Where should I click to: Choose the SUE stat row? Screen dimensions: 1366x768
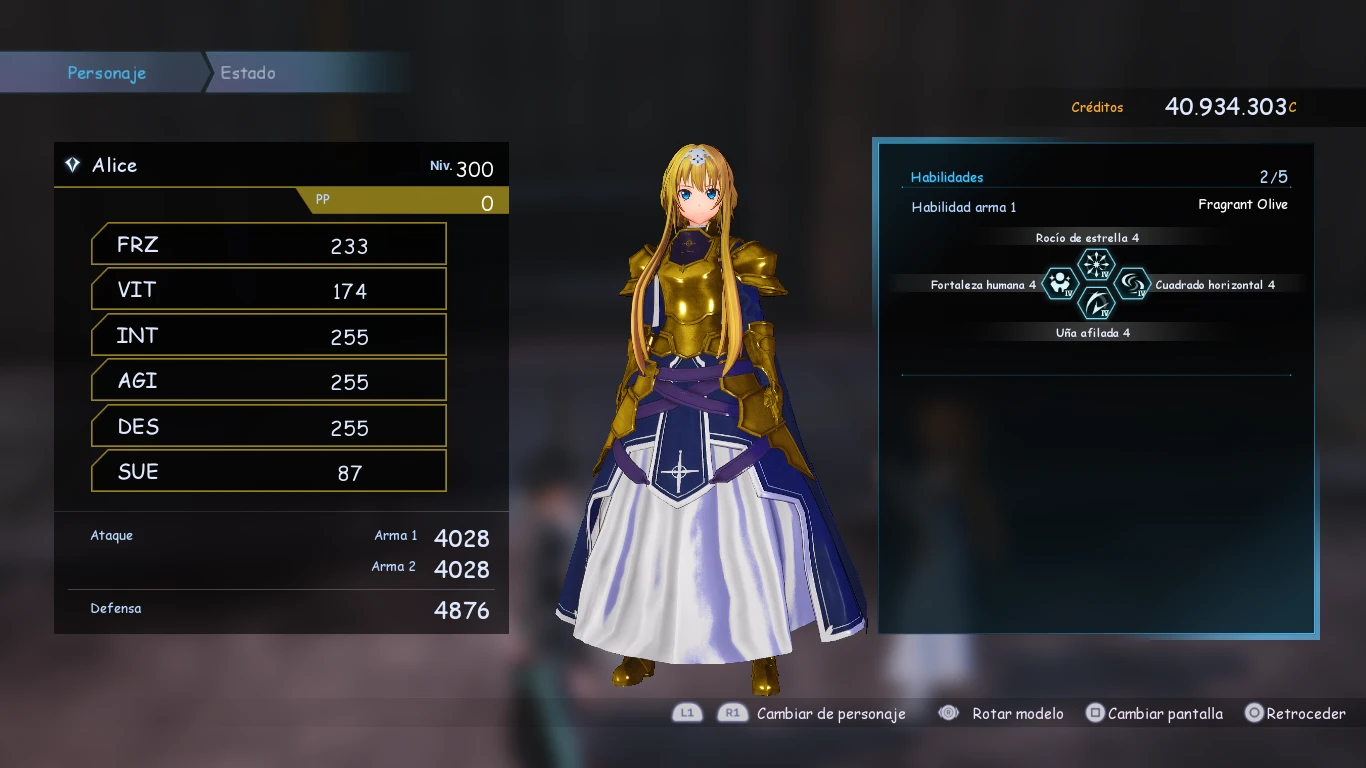pyautogui.click(x=268, y=472)
